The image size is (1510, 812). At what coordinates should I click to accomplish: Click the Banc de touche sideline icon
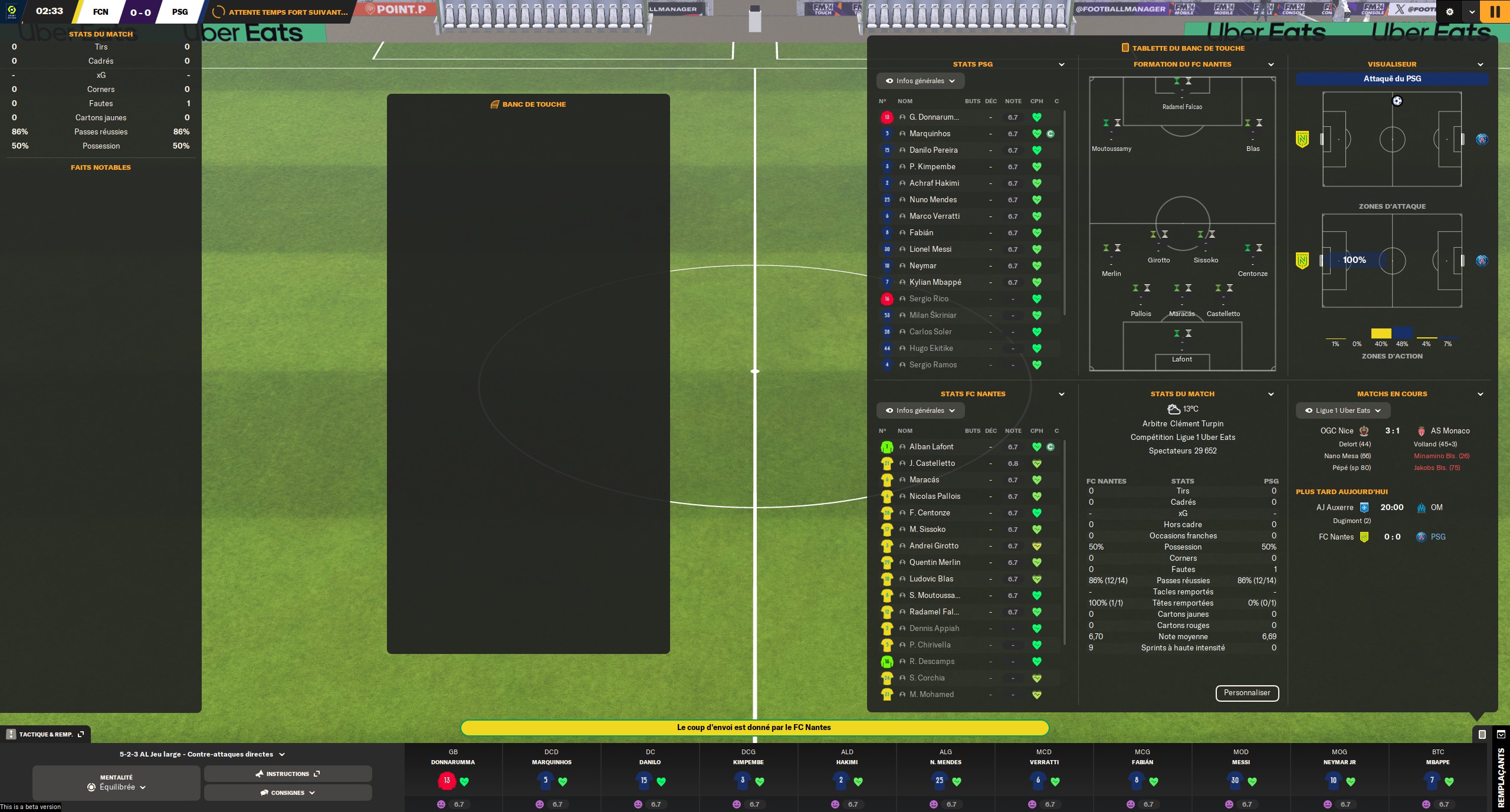click(494, 104)
